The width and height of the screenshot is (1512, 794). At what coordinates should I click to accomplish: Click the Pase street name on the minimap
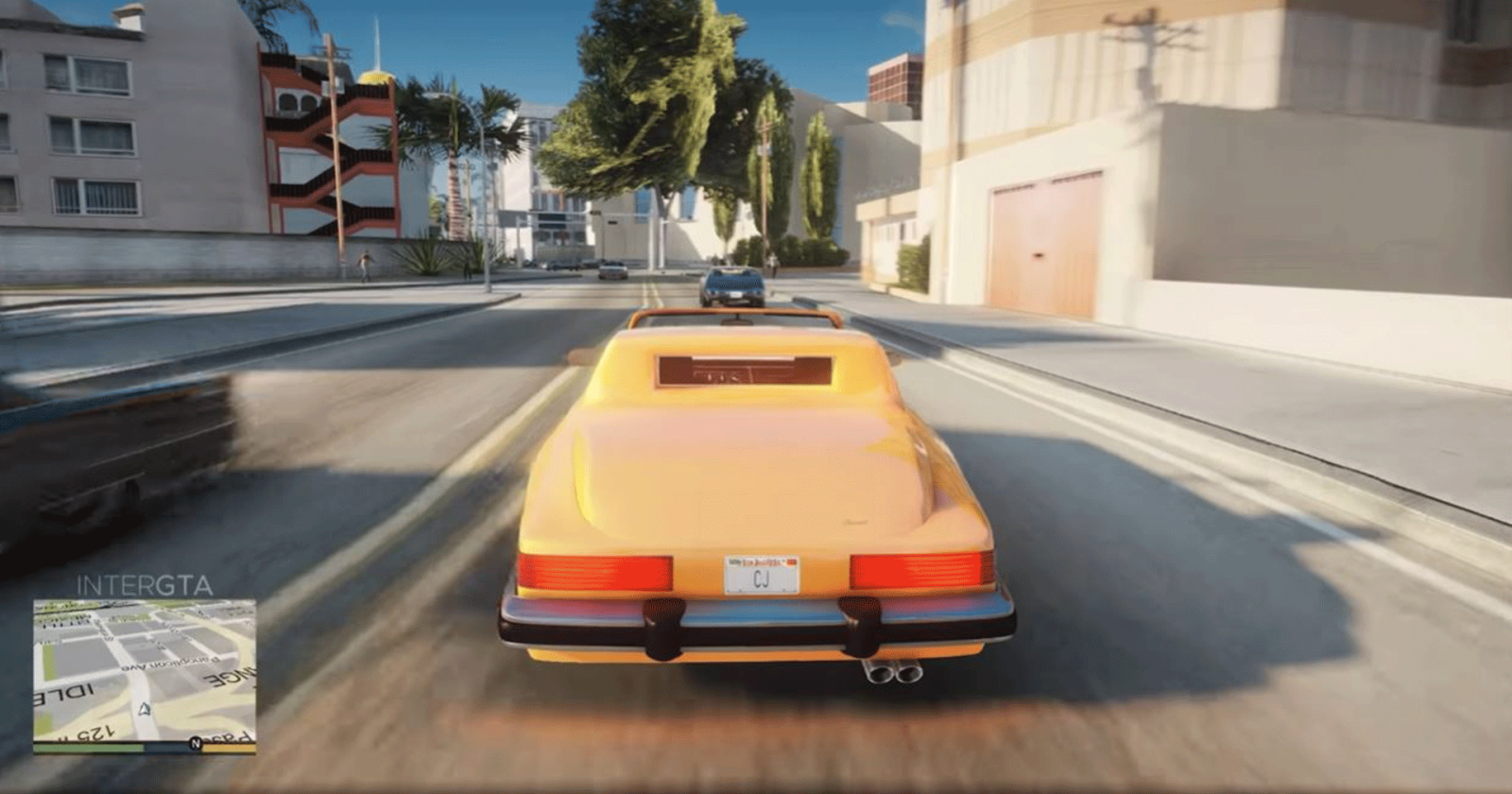click(x=225, y=737)
